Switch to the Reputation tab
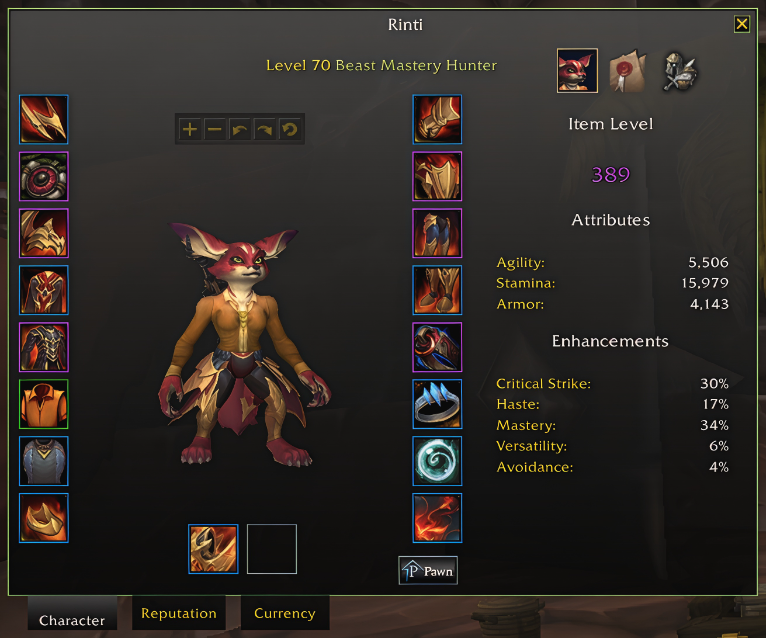The width and height of the screenshot is (766, 638). (x=179, y=613)
